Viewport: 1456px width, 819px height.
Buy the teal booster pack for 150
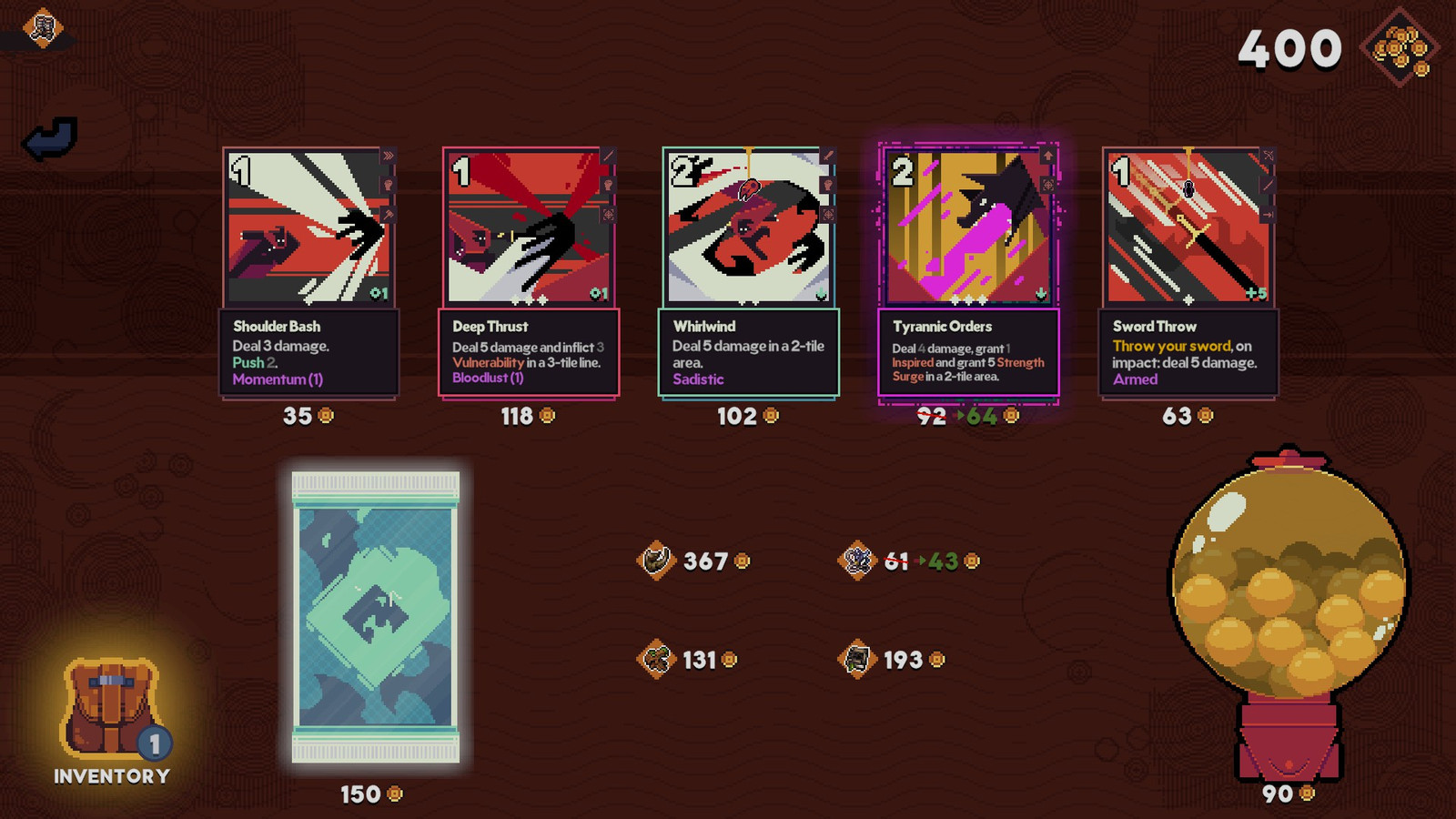click(x=375, y=617)
